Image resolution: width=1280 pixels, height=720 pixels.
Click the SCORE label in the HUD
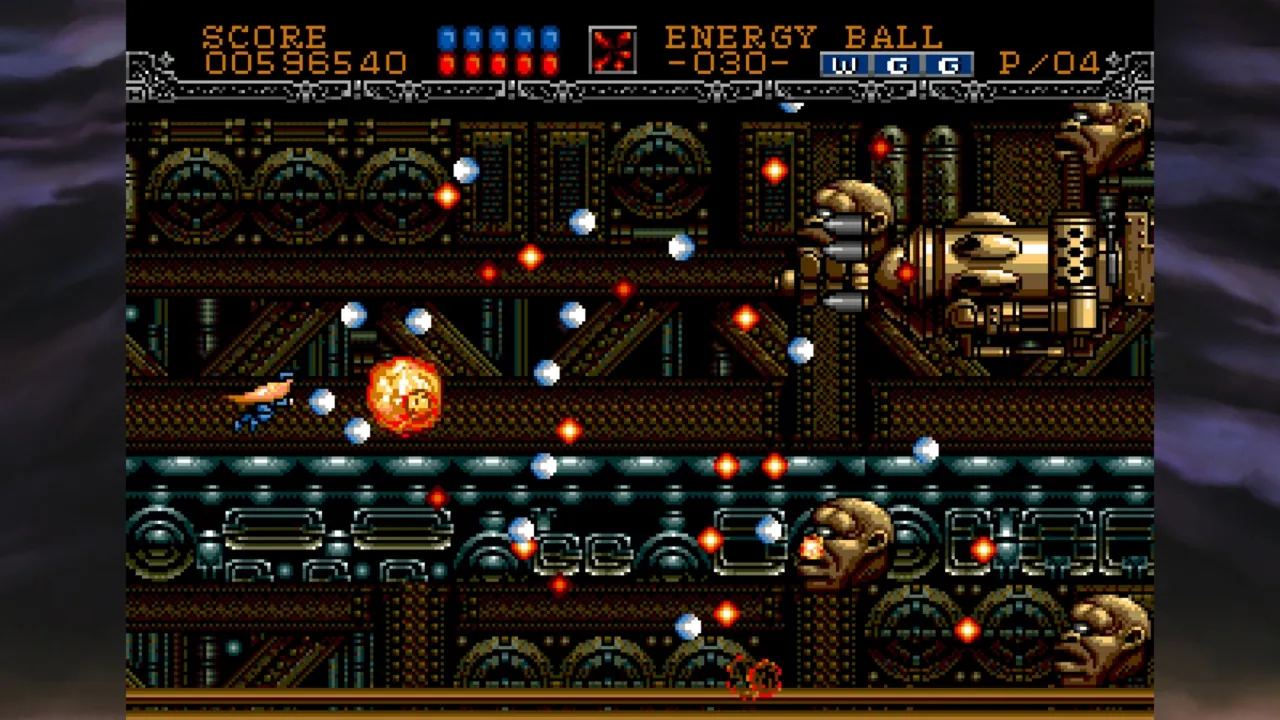(x=265, y=38)
